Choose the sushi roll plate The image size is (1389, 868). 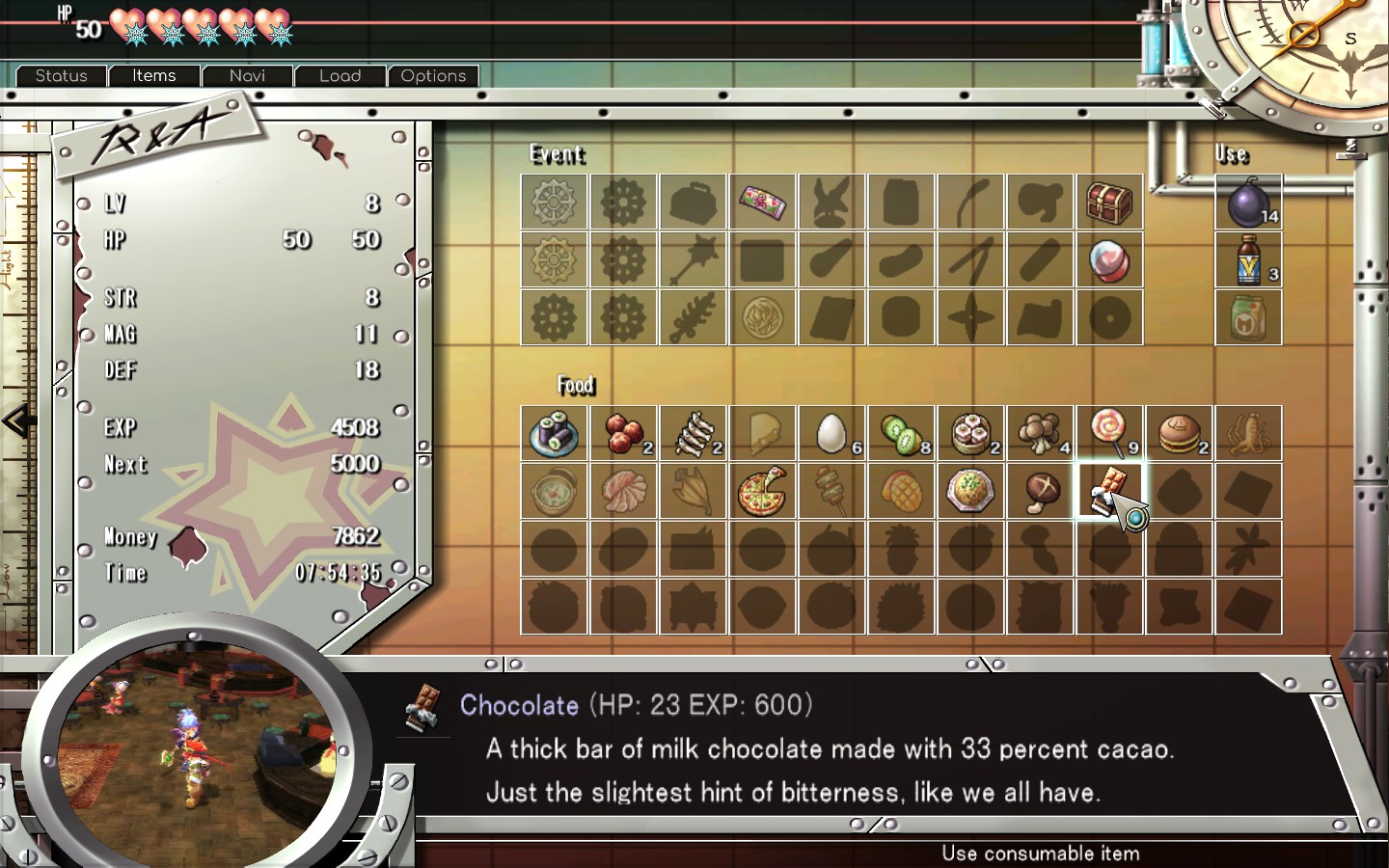click(x=554, y=433)
